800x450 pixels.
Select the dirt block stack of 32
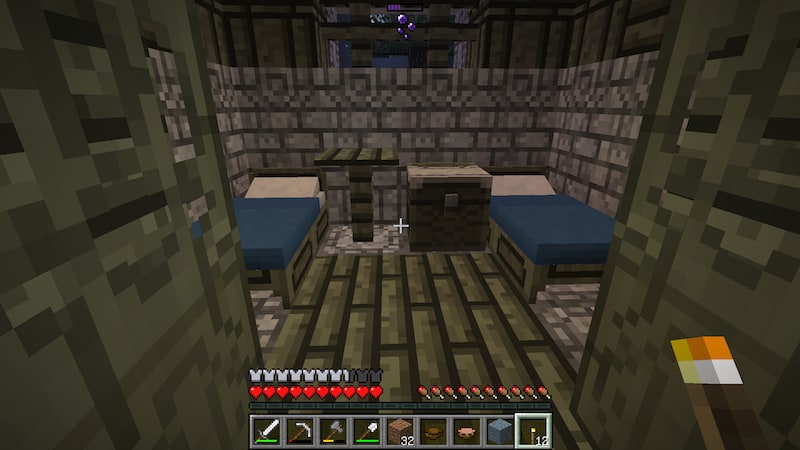pos(400,431)
